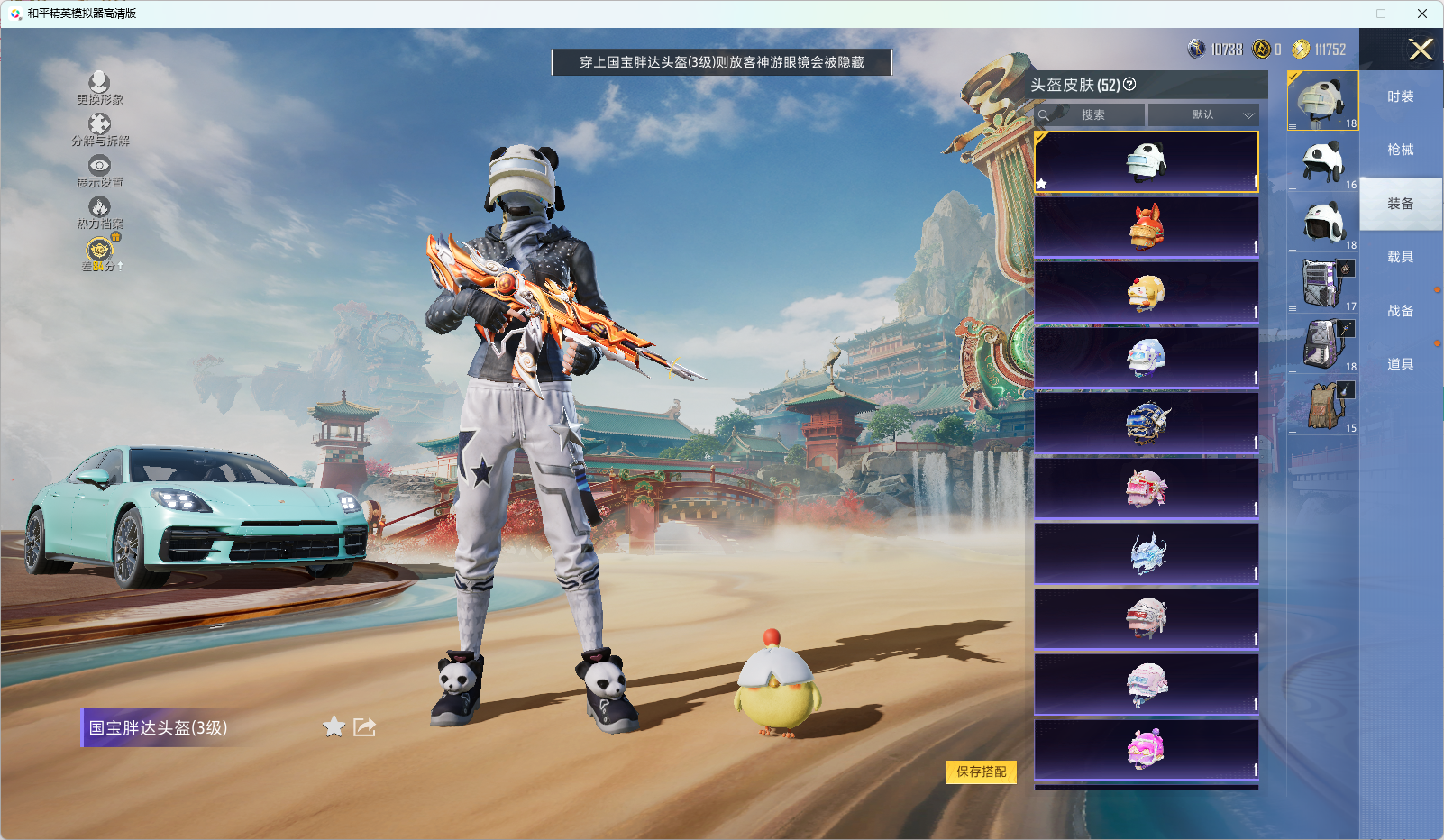Open 展示设置 display settings
1444x840 pixels.
pos(99,171)
